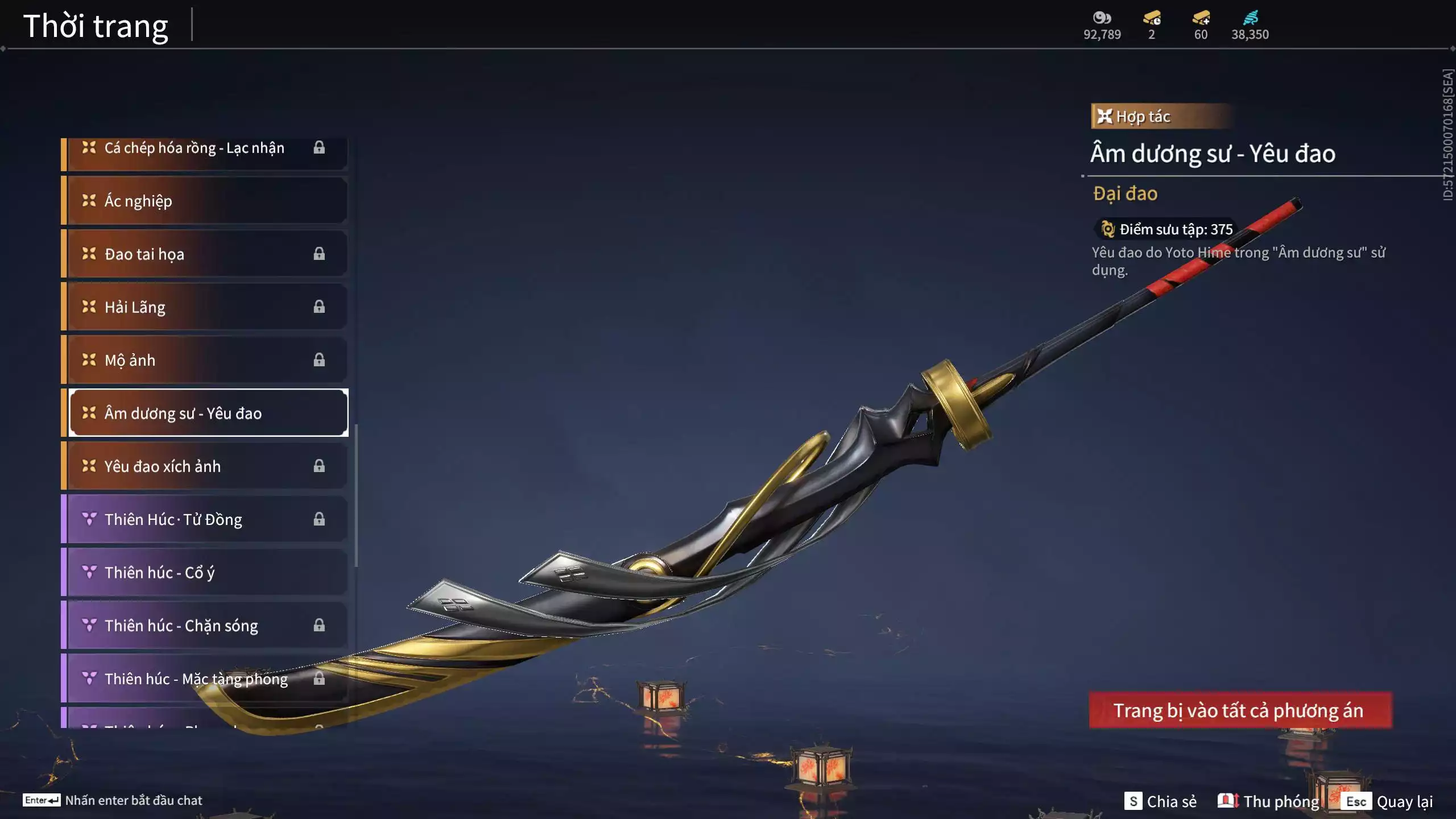
Task: Open the Thiên húc - Cổ ý skin
Action: tap(205, 572)
